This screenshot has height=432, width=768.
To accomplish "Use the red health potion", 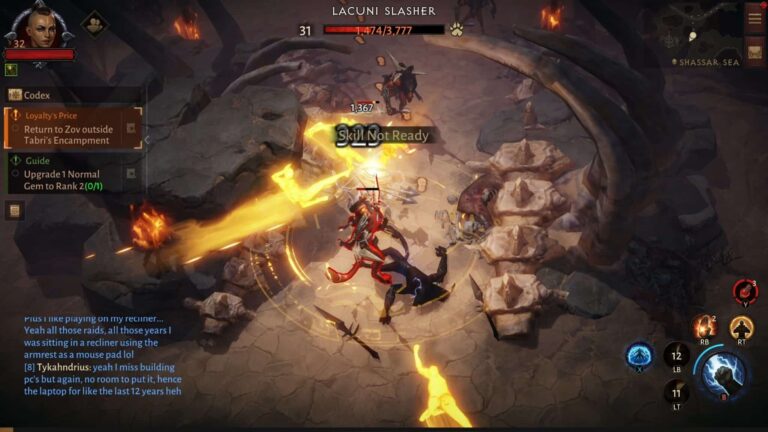I will (745, 291).
